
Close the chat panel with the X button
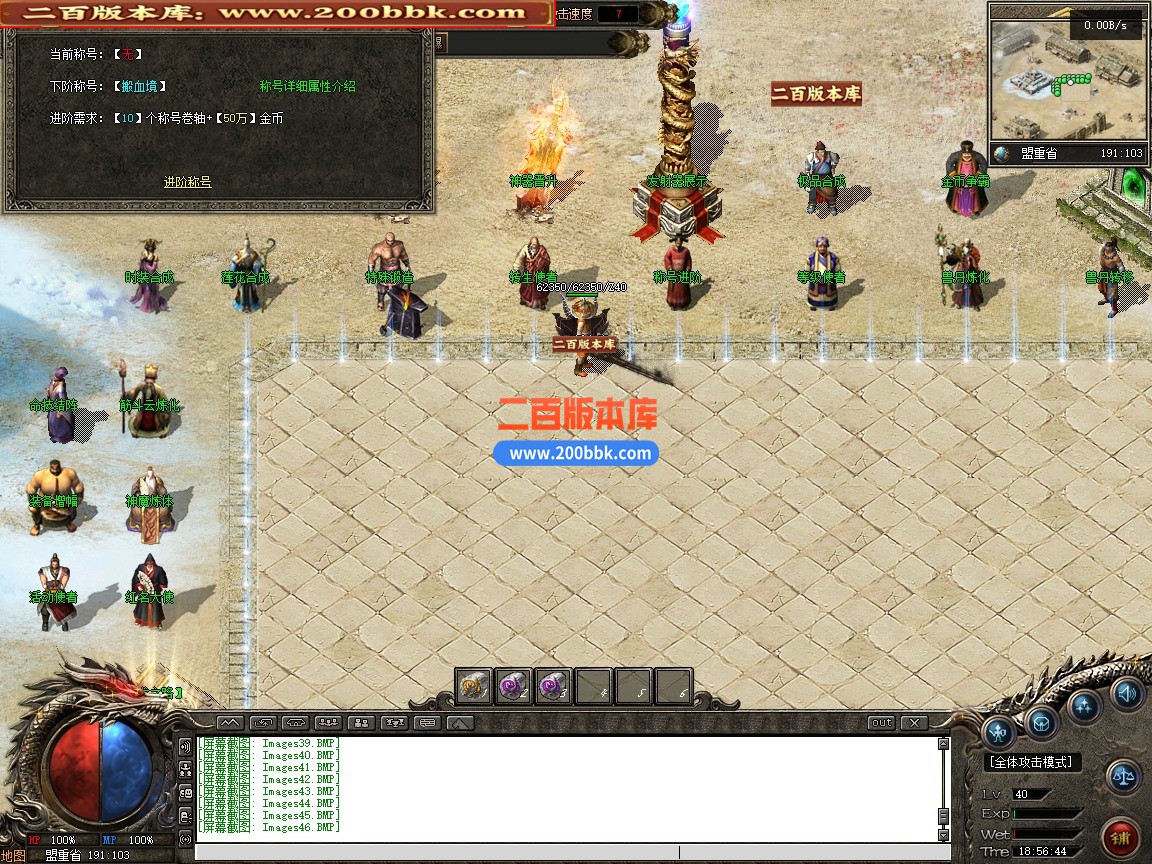[x=914, y=722]
